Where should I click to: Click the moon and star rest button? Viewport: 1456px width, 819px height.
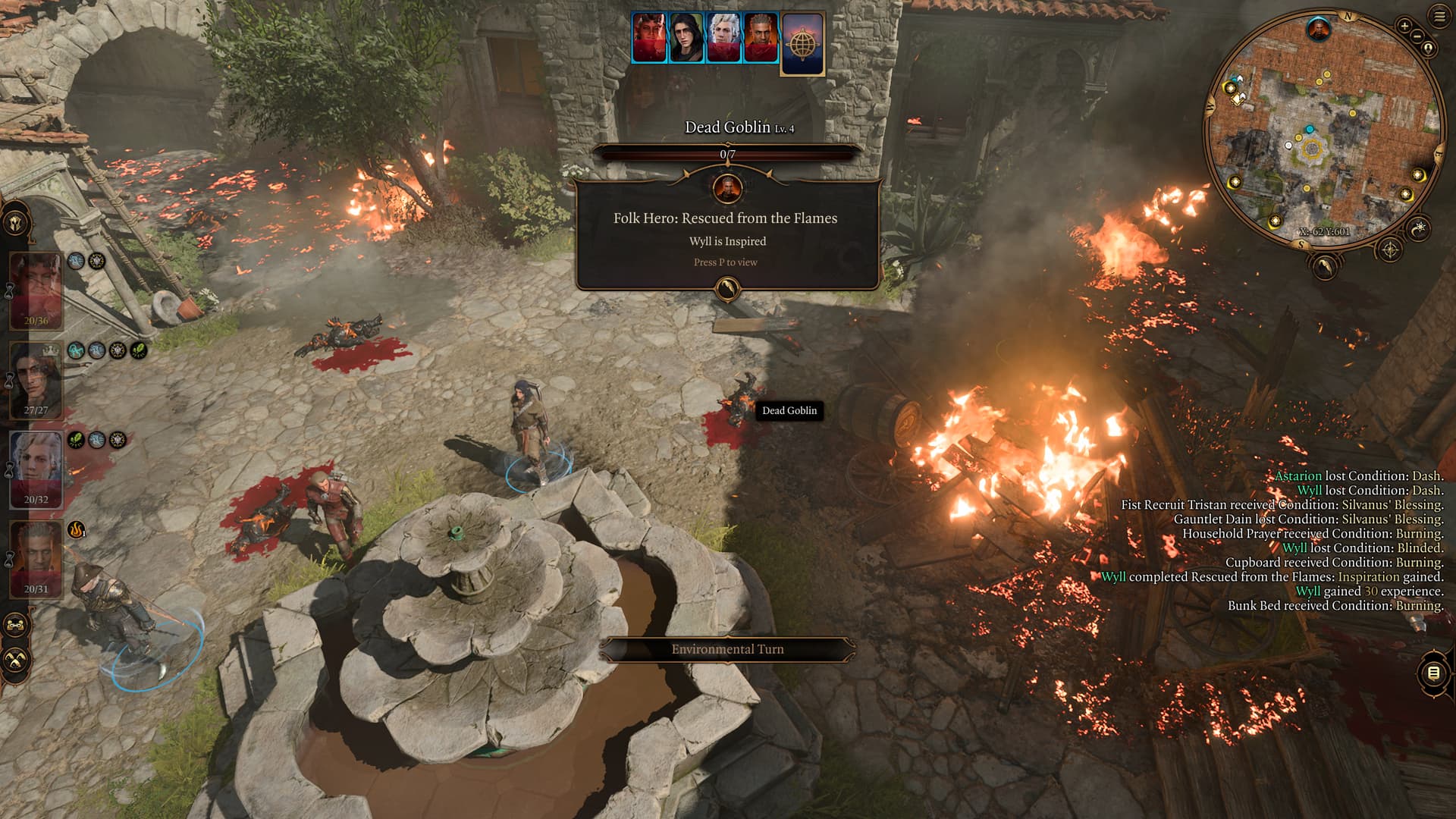1418,227
